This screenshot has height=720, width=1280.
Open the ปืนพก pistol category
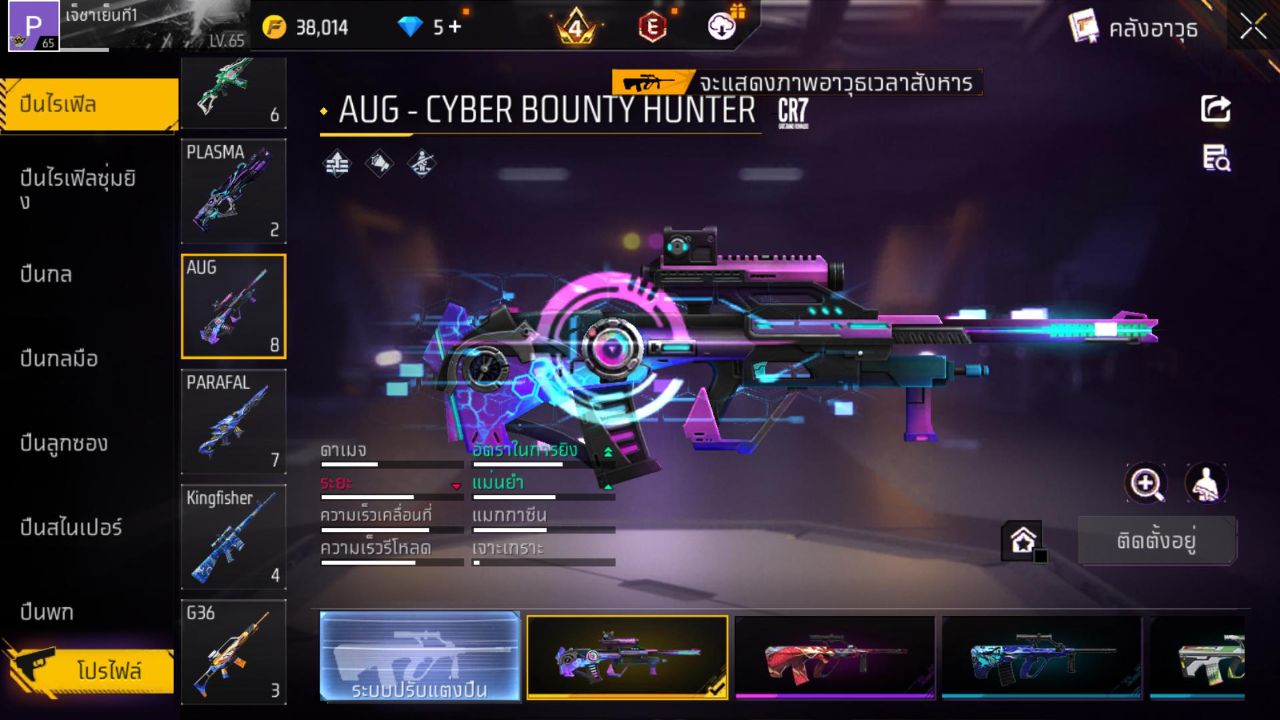(x=45, y=611)
